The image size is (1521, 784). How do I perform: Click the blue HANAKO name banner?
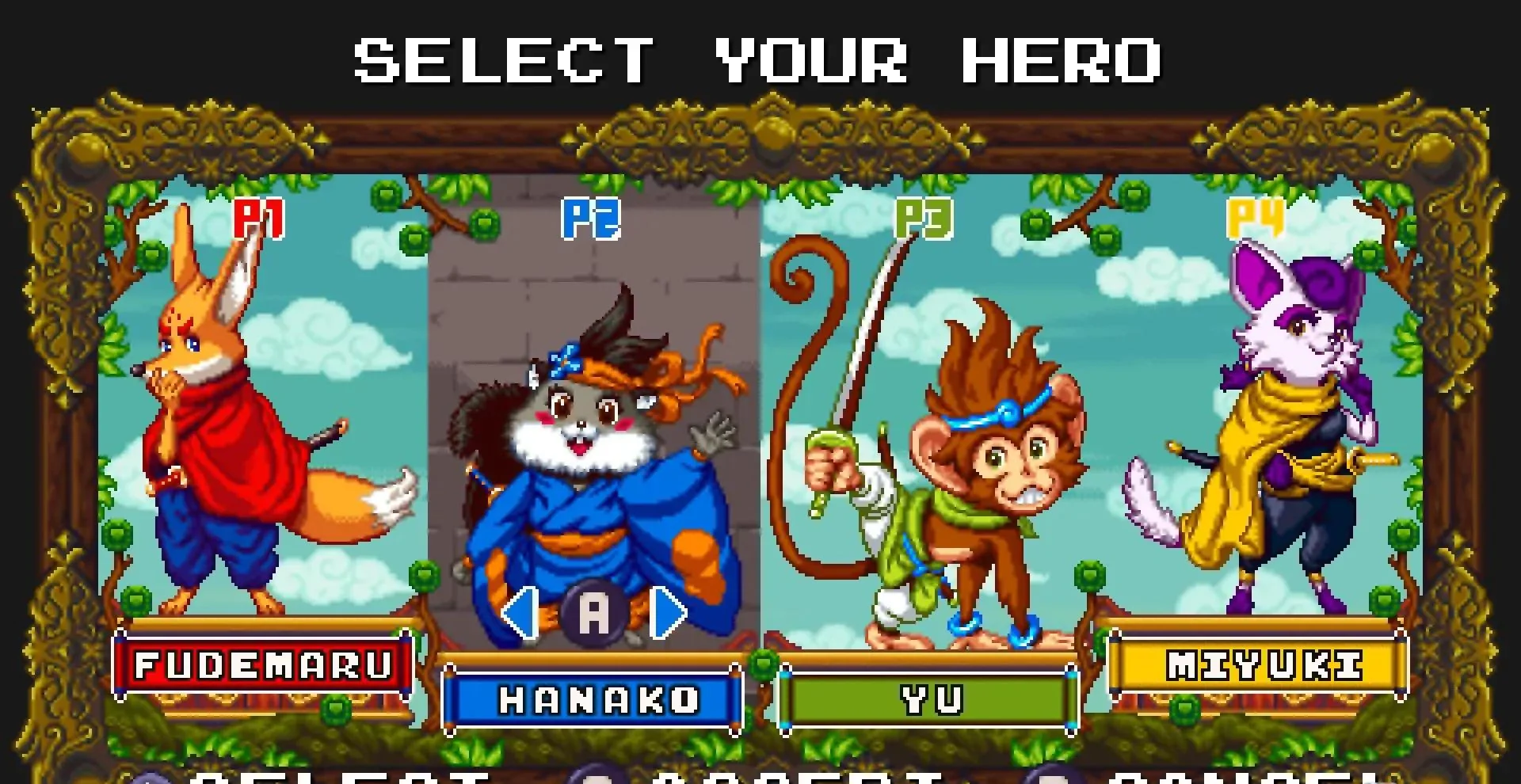coord(596,700)
